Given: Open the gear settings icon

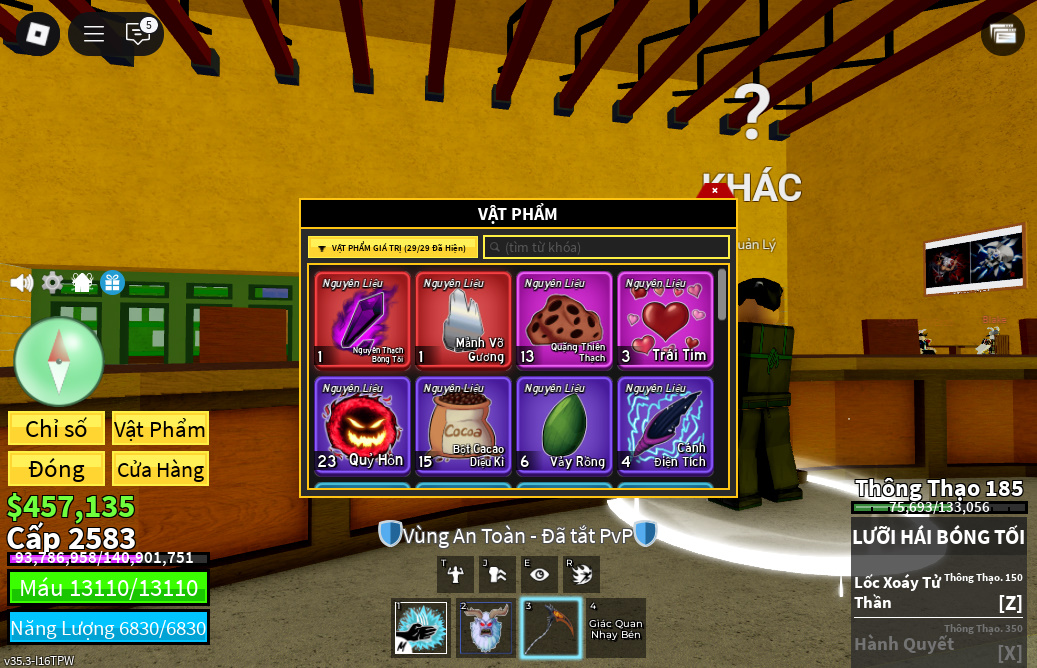Looking at the screenshot, I should click(53, 283).
